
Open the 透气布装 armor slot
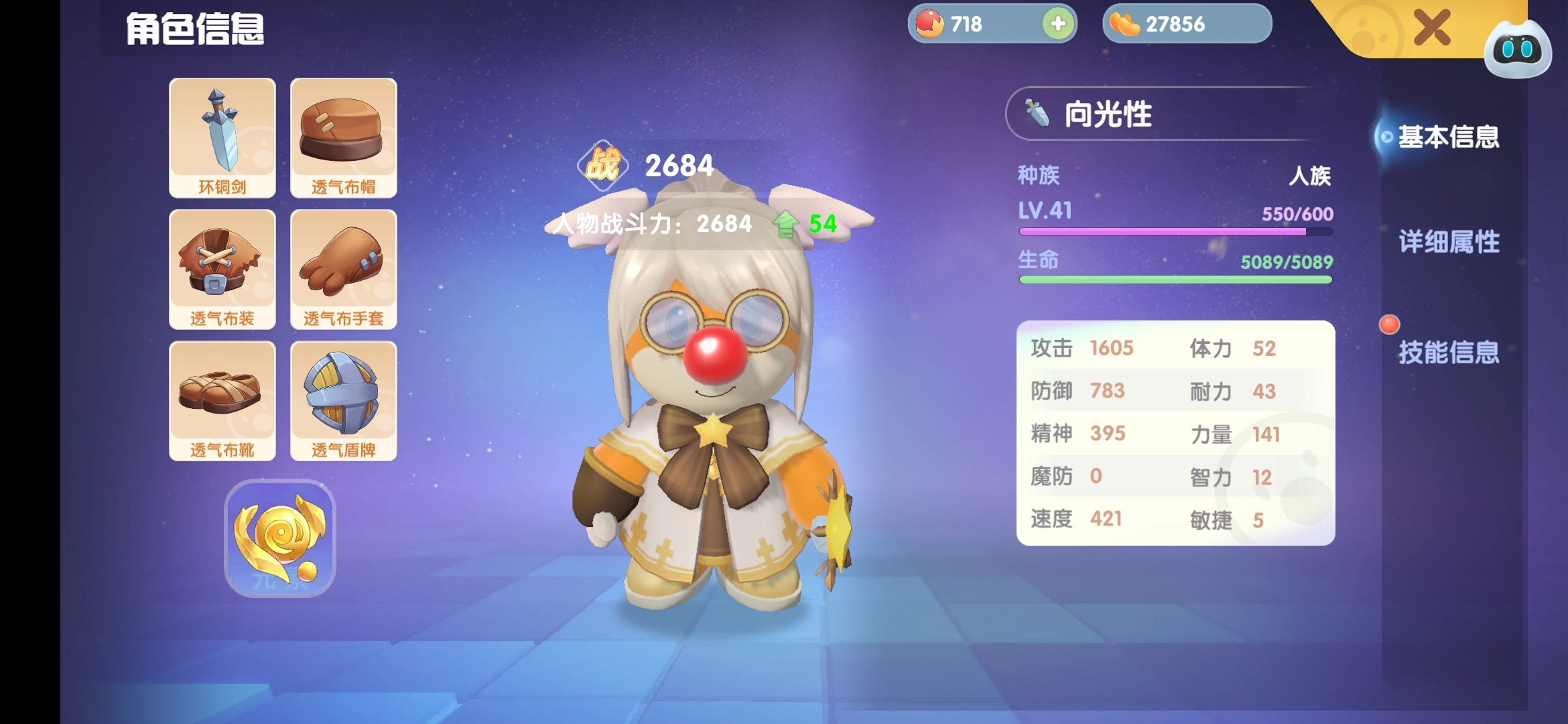point(222,269)
